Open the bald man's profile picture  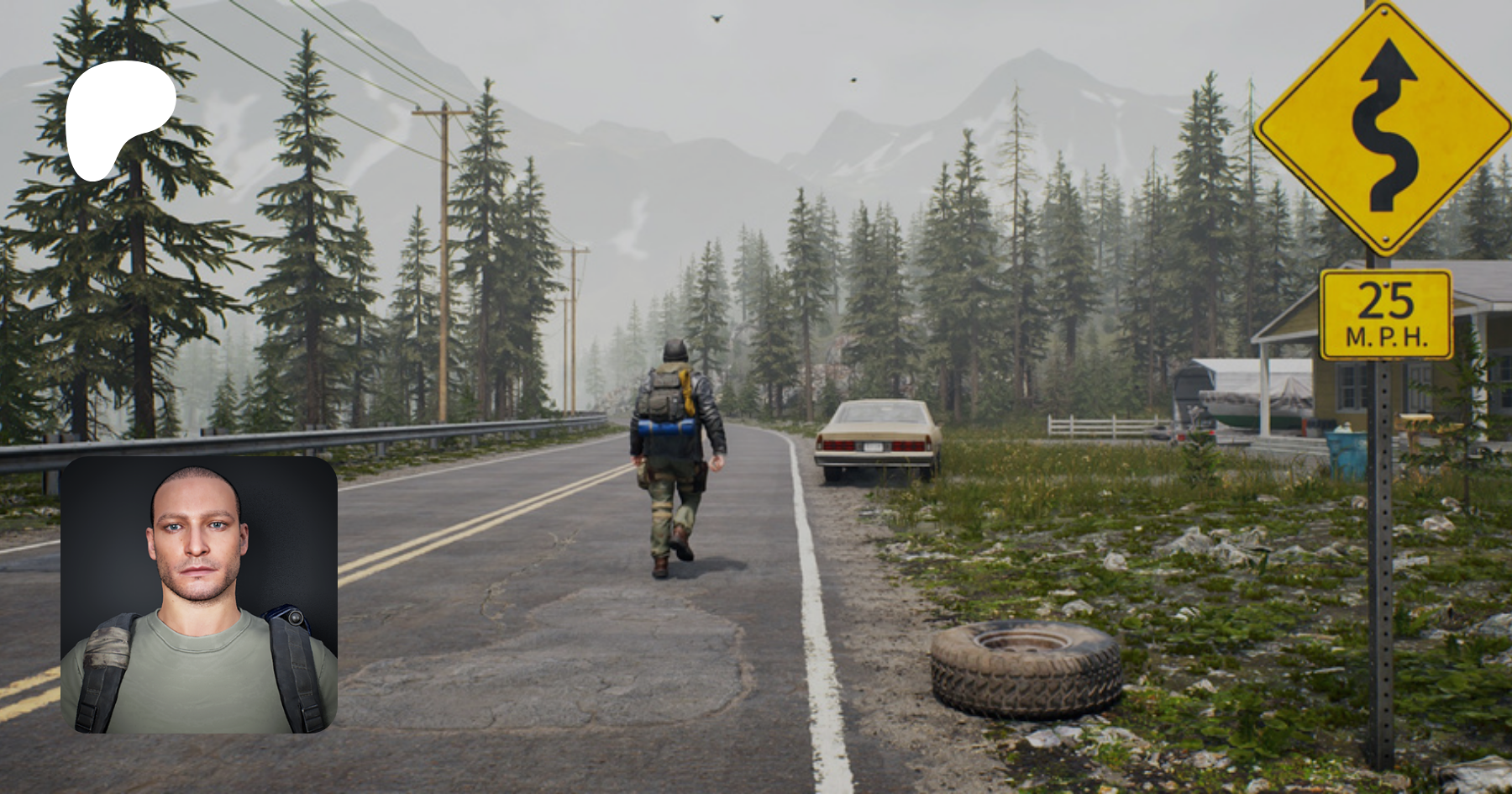point(199,595)
